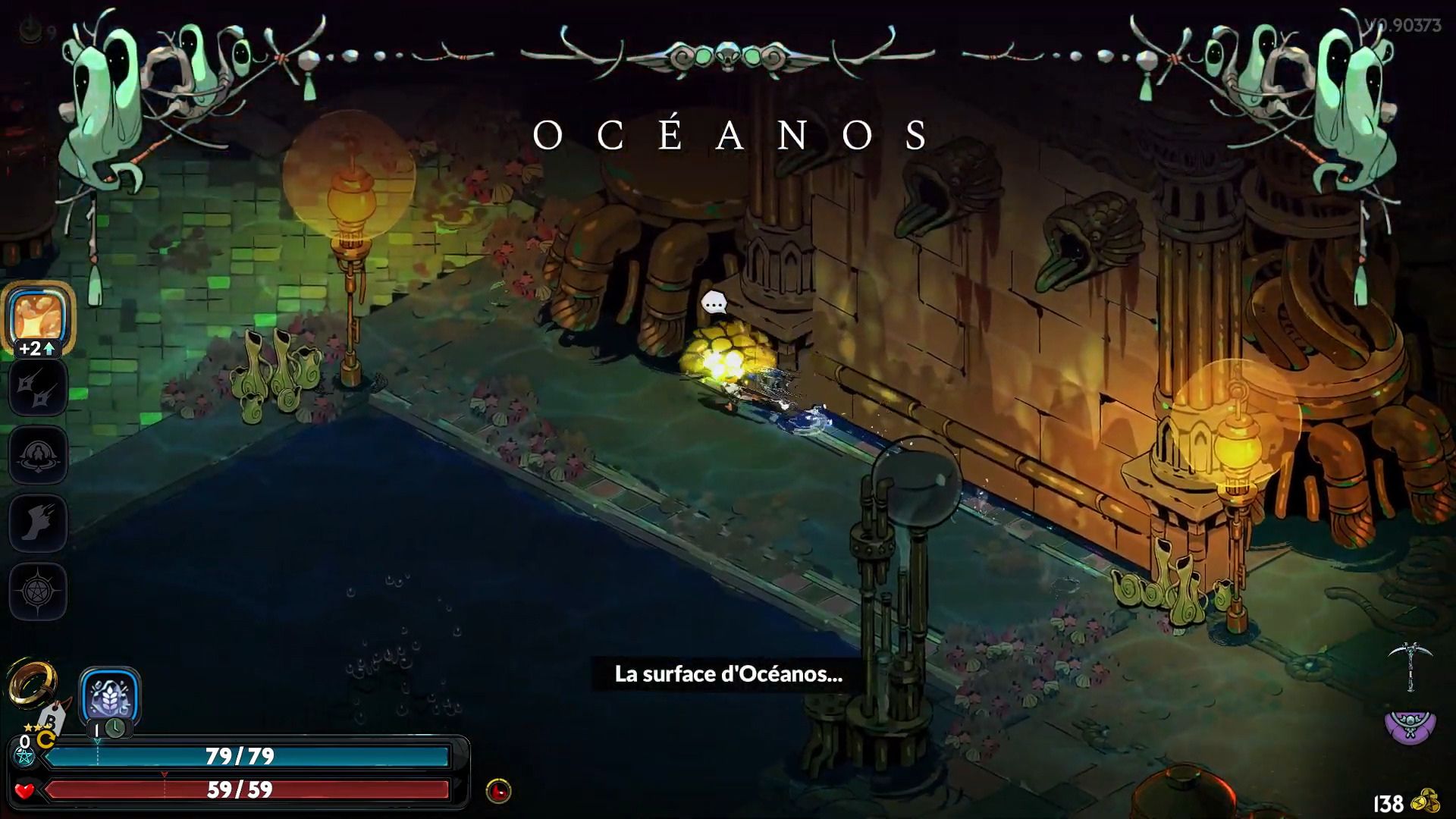Viewport: 1456px width, 819px height.
Task: Select the empty Cast boon slot
Action: [38, 455]
